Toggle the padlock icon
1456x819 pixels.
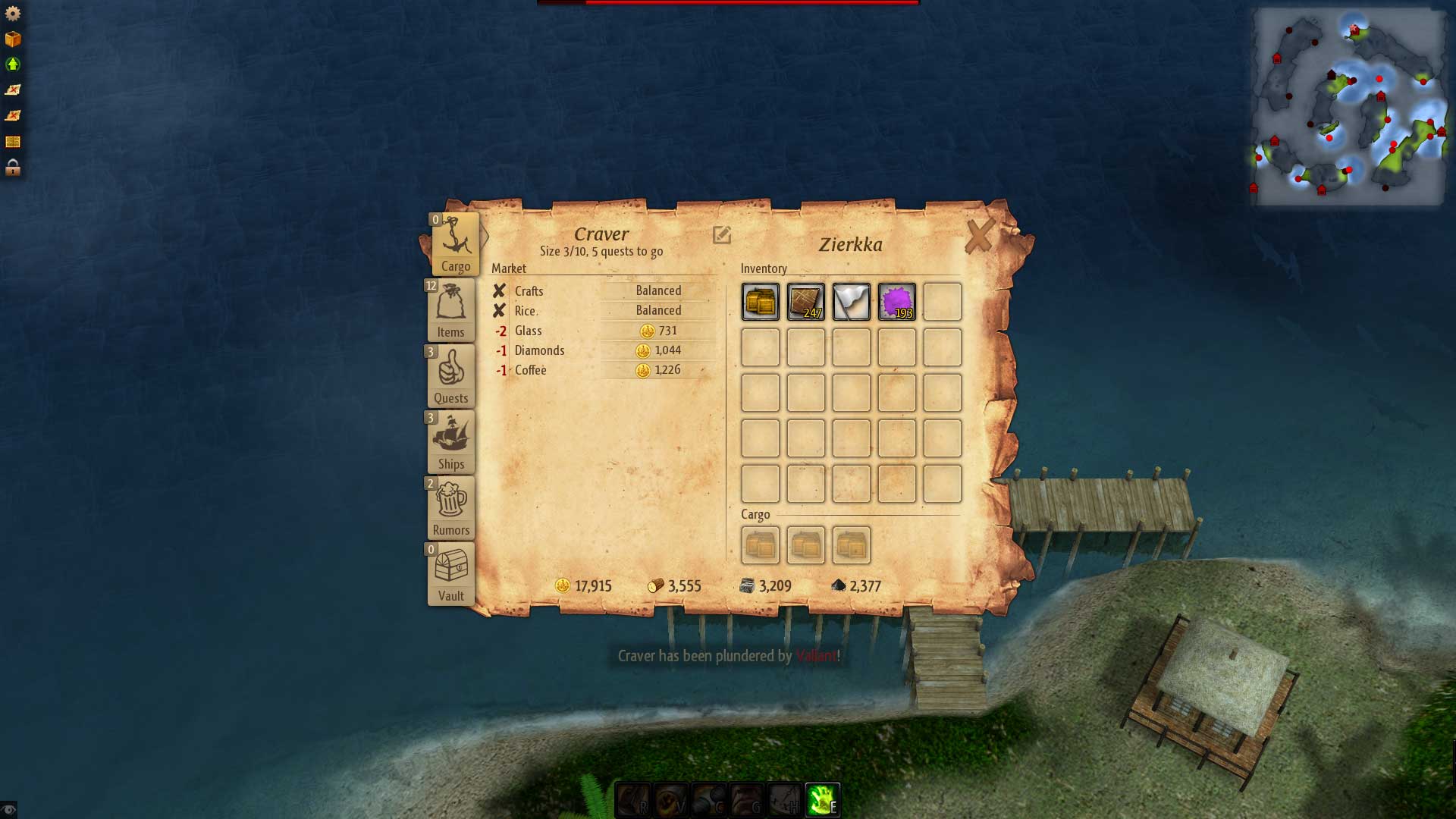tap(13, 168)
